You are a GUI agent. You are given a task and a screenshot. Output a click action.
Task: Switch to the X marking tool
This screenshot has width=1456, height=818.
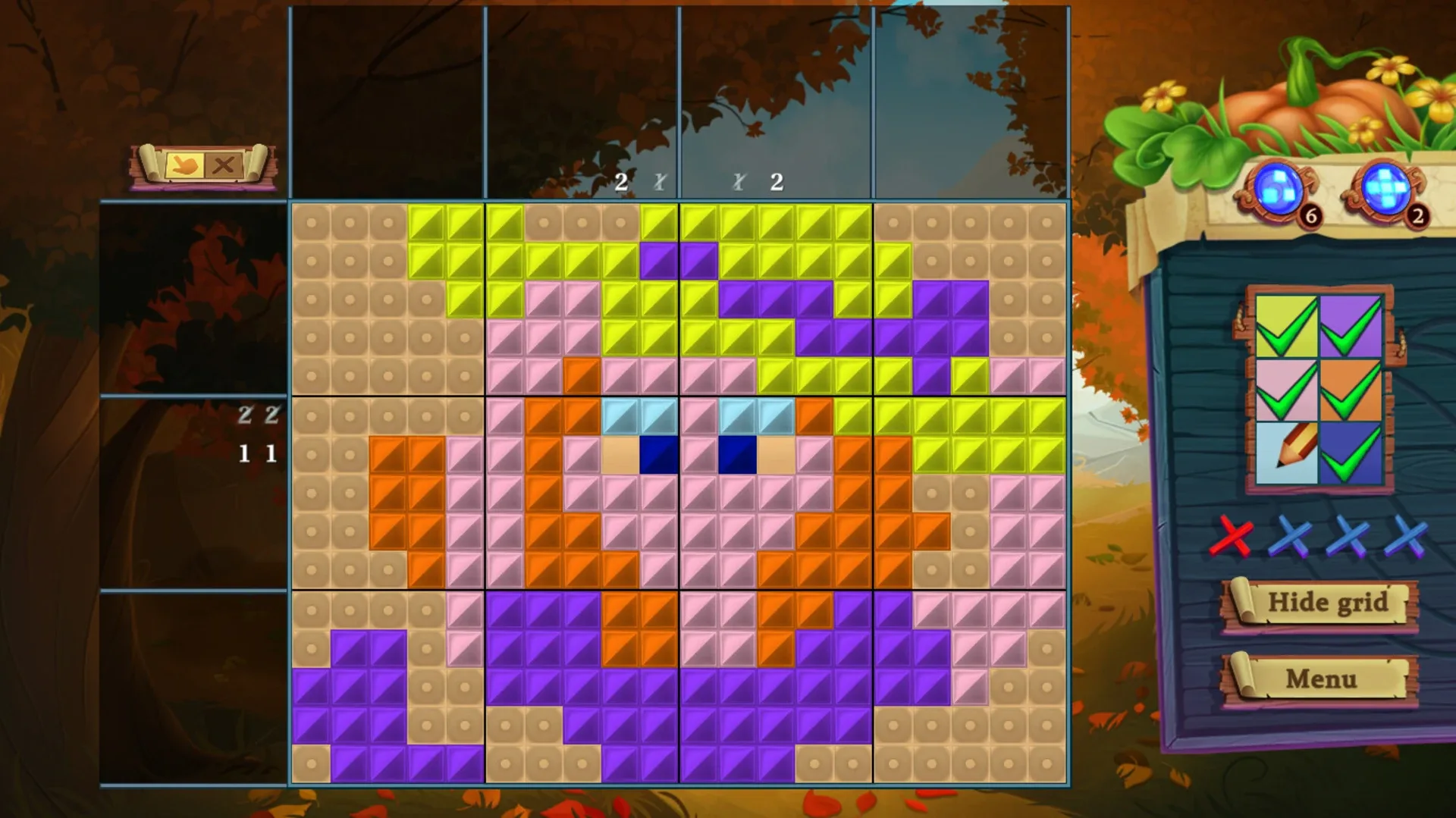coord(222,165)
